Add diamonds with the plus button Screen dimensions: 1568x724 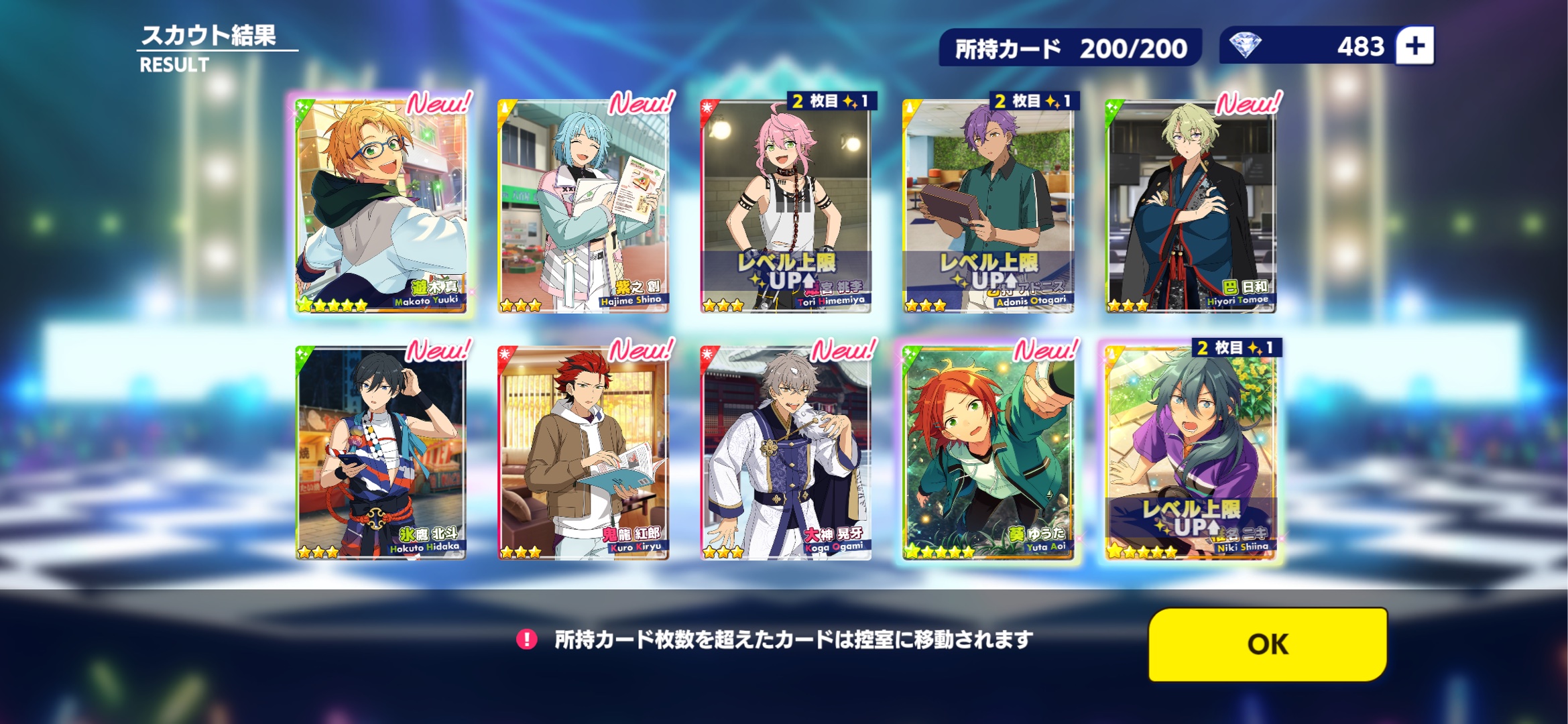(x=1414, y=46)
